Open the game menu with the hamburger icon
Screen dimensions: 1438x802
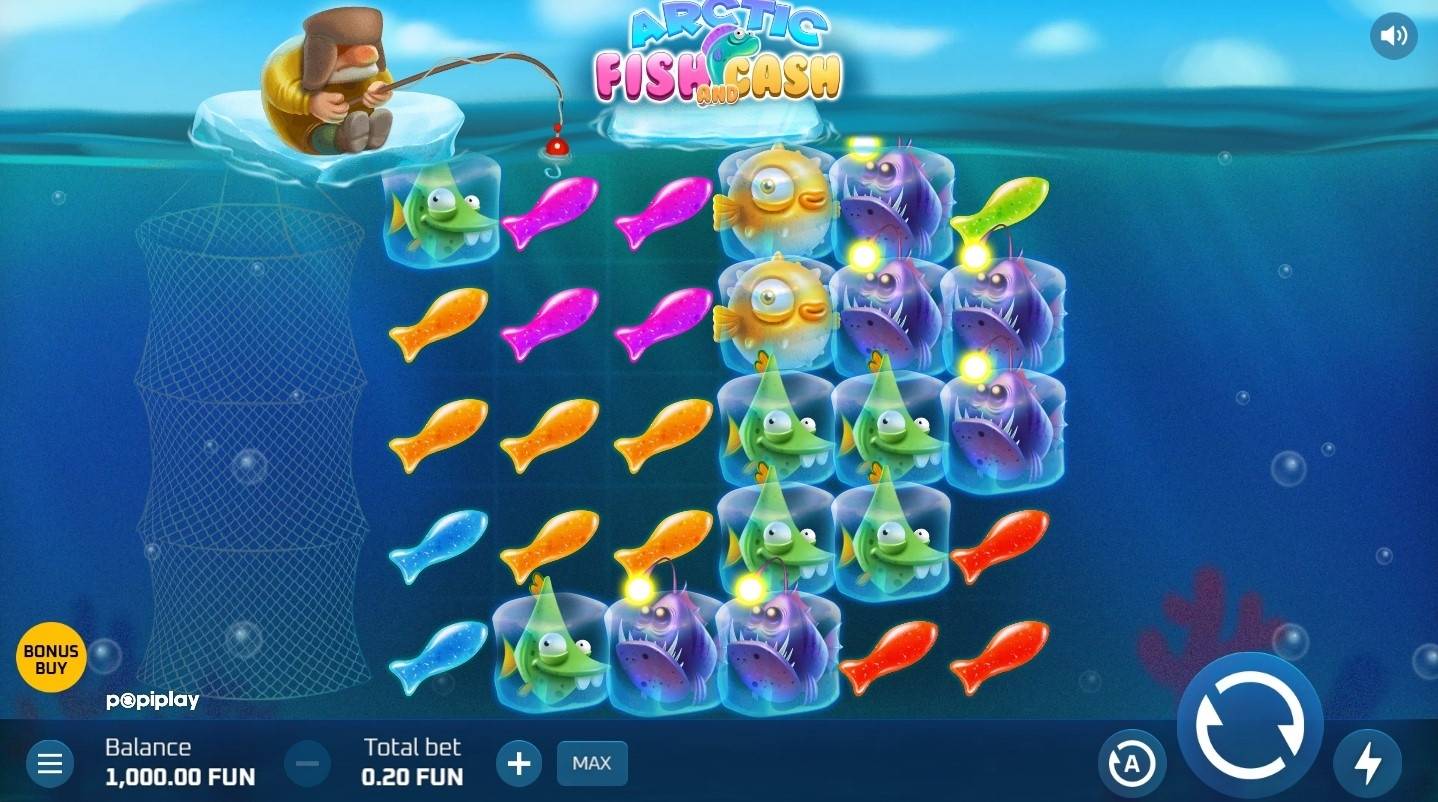pyautogui.click(x=50, y=763)
